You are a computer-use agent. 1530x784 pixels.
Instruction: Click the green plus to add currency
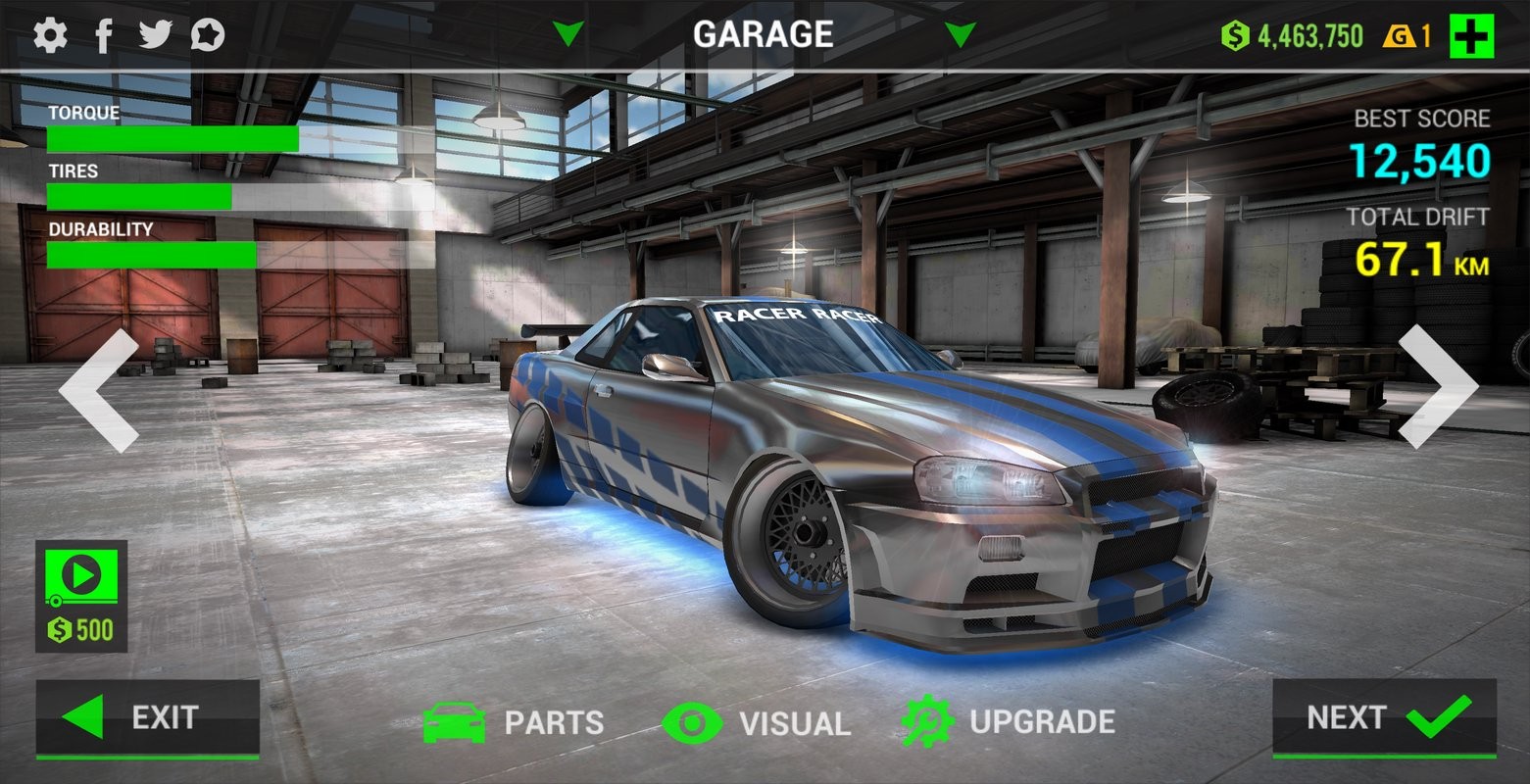pyautogui.click(x=1471, y=37)
